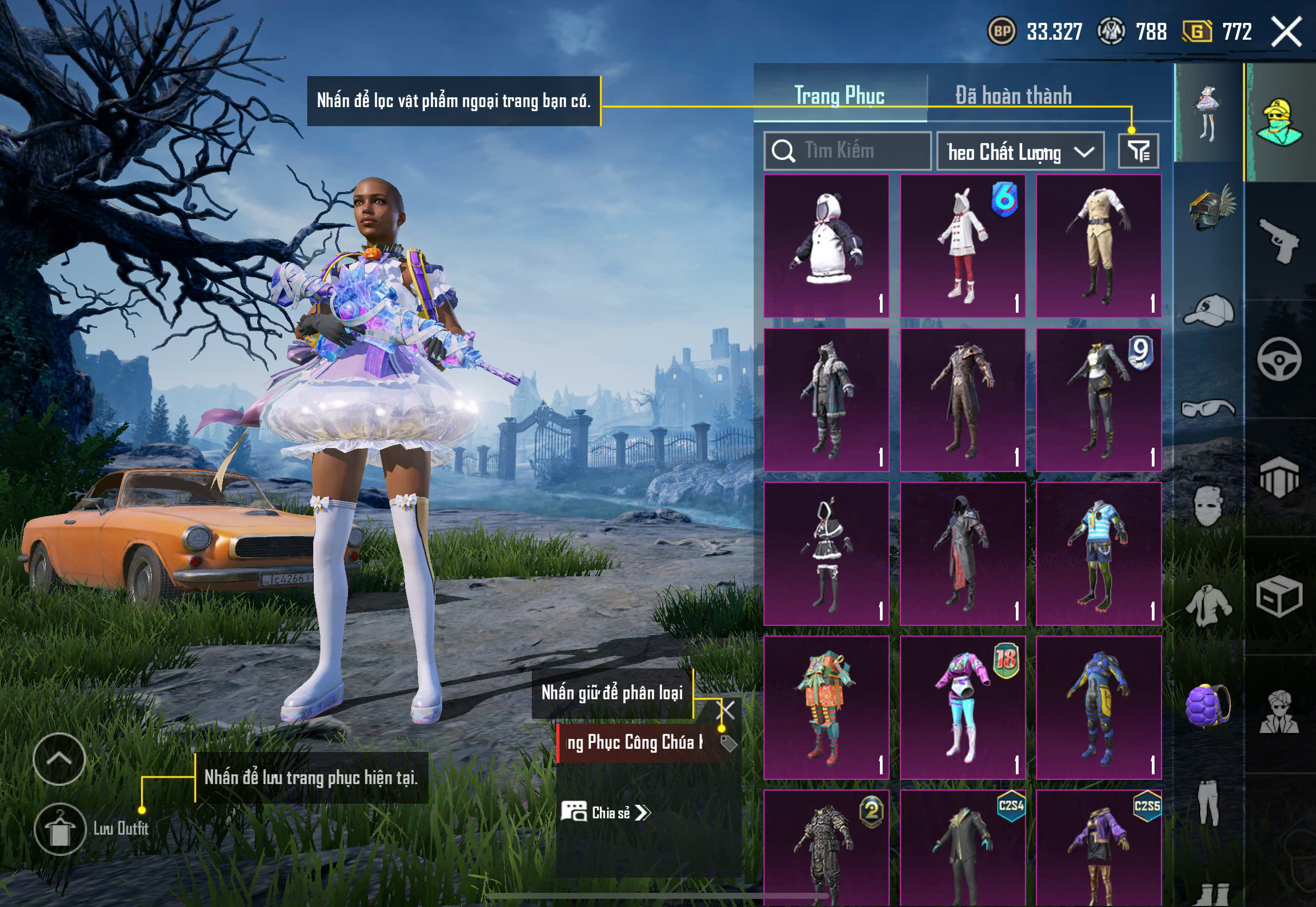Open the purple backpack category
Viewport: 1316px width, 907px height.
coord(1209,706)
